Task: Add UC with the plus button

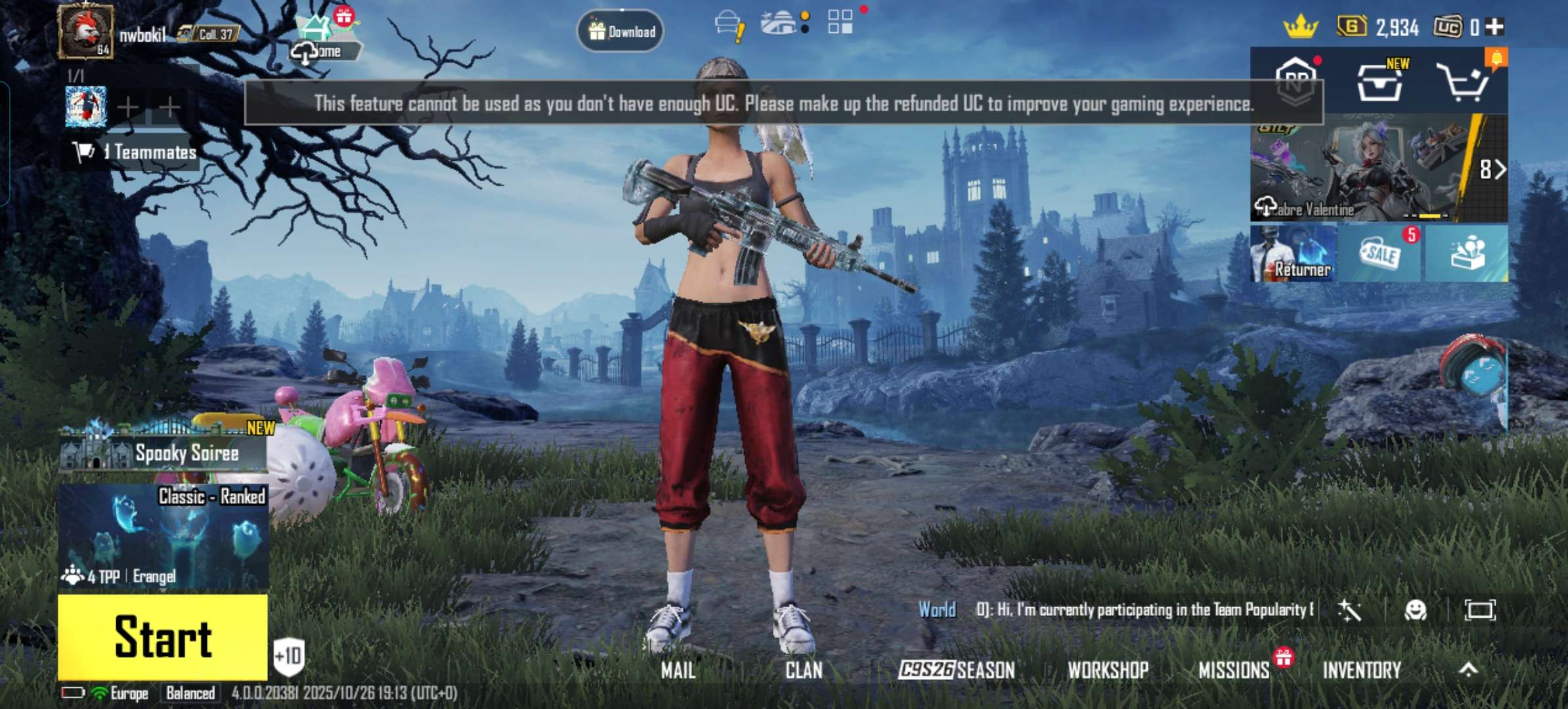Action: [1494, 27]
